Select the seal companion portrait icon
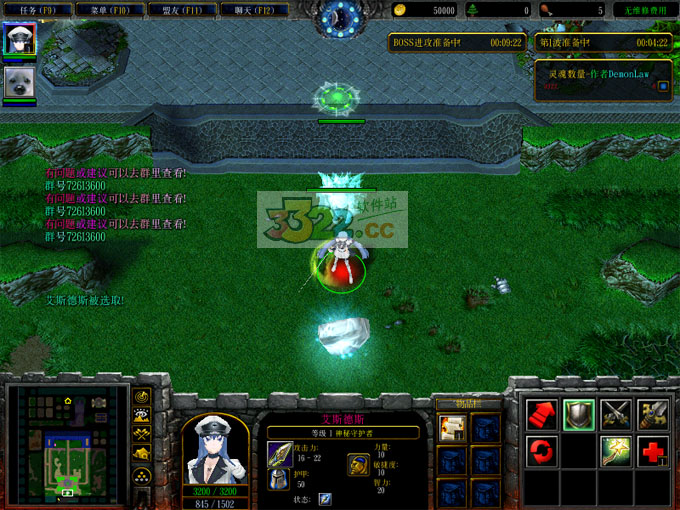680x510 pixels. 19,83
